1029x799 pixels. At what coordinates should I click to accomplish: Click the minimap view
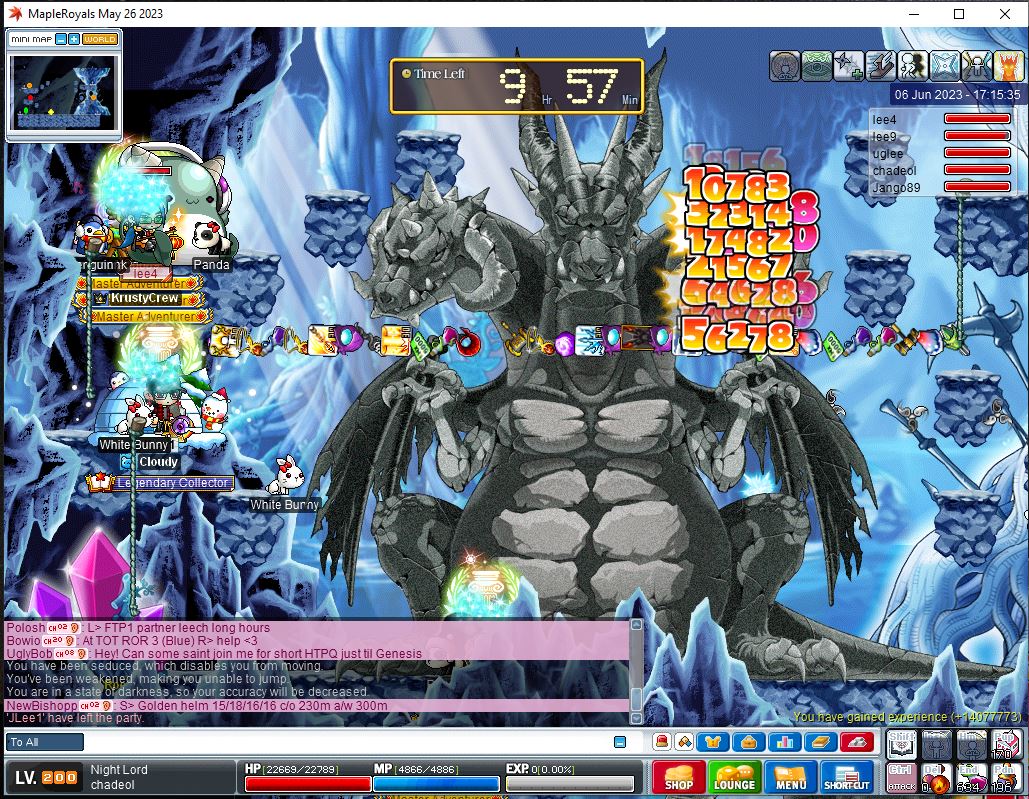[x=63, y=92]
